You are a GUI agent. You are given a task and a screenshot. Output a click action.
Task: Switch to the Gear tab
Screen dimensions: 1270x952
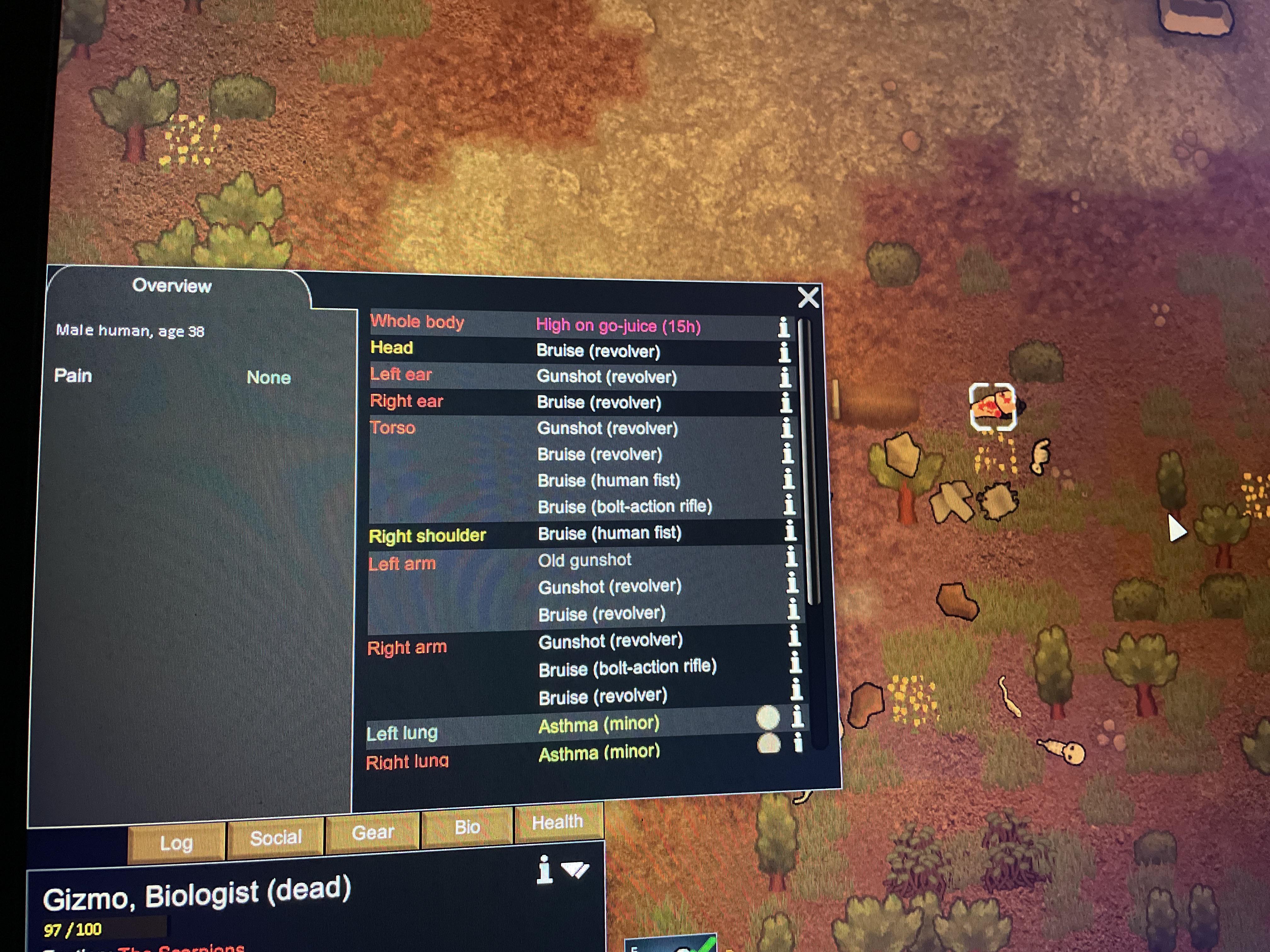coord(373,832)
